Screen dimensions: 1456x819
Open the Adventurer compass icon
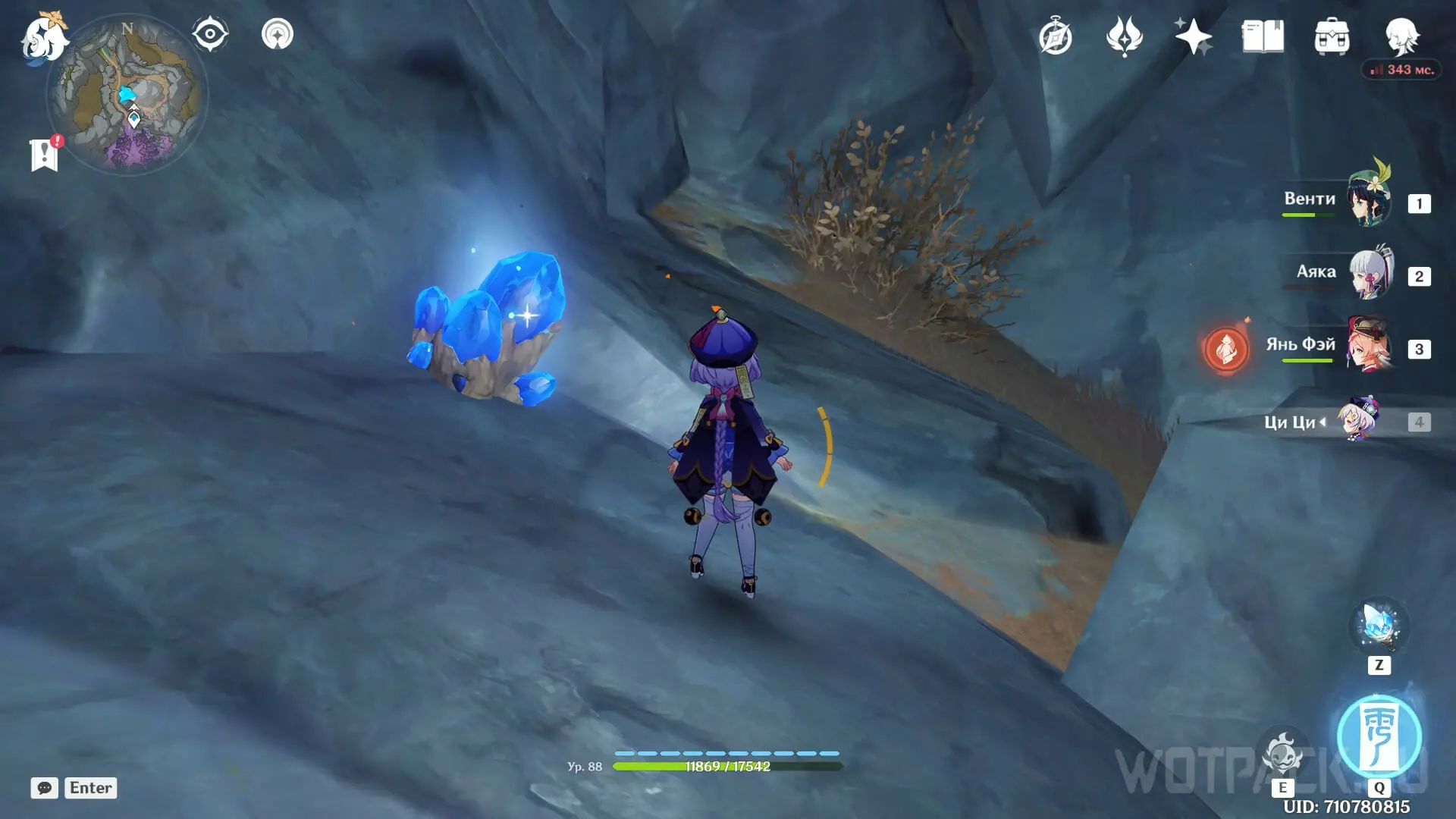point(1055,37)
